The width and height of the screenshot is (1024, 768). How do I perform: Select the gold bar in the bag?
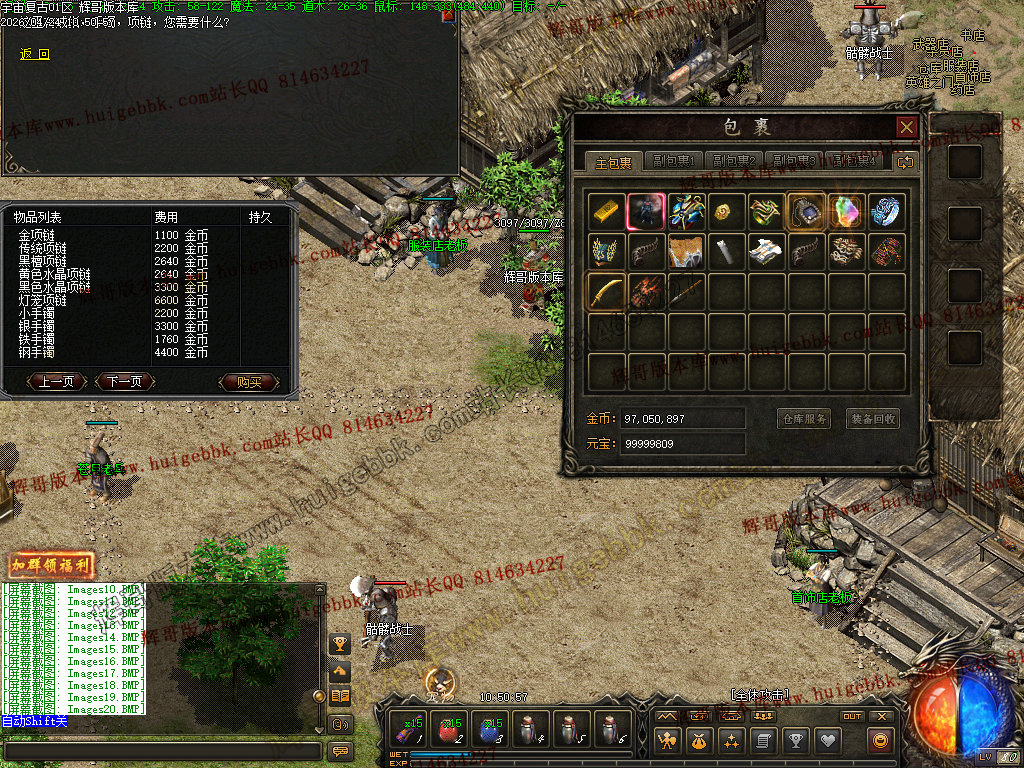point(607,211)
